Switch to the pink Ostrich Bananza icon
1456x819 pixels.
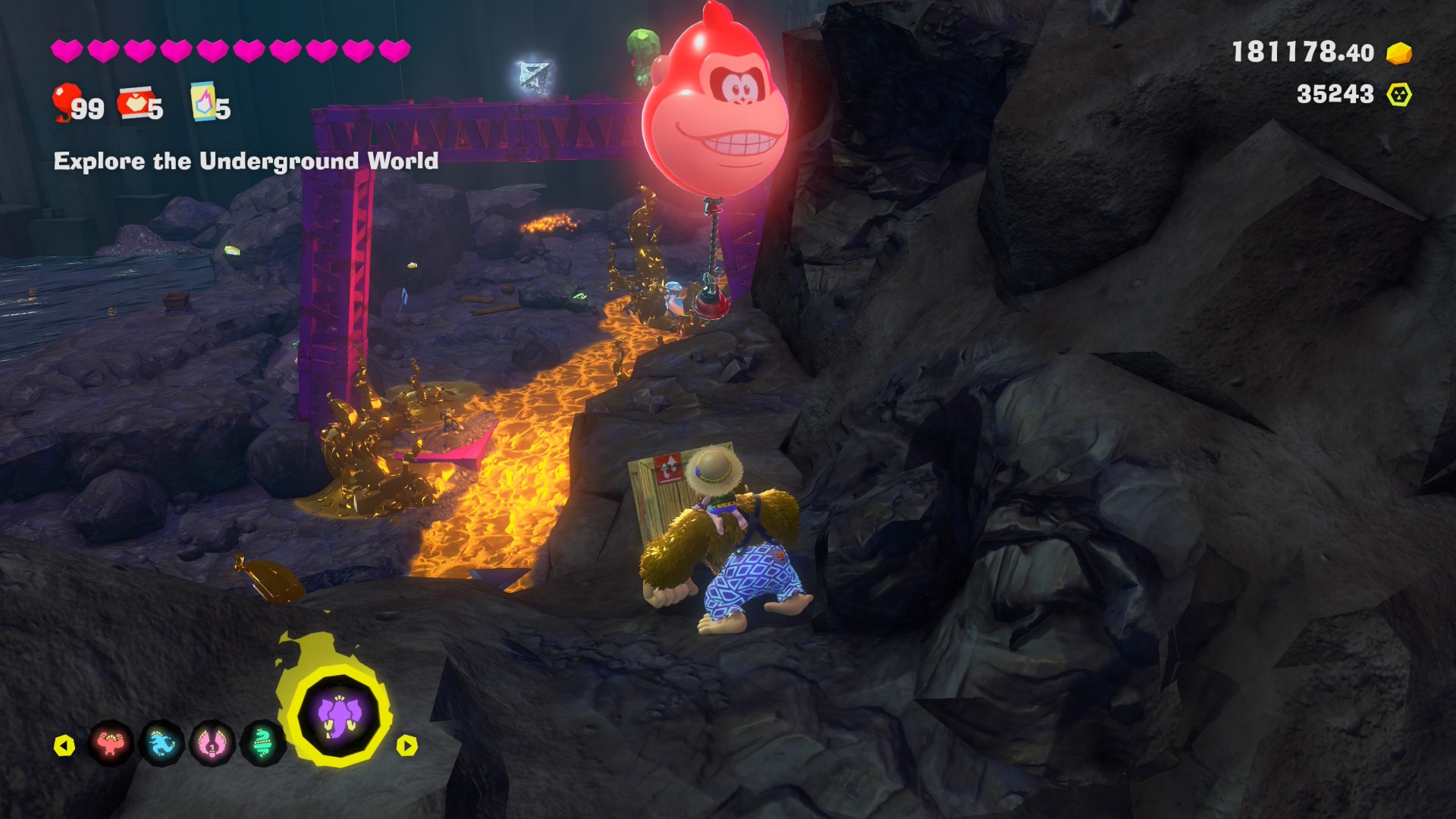click(213, 744)
